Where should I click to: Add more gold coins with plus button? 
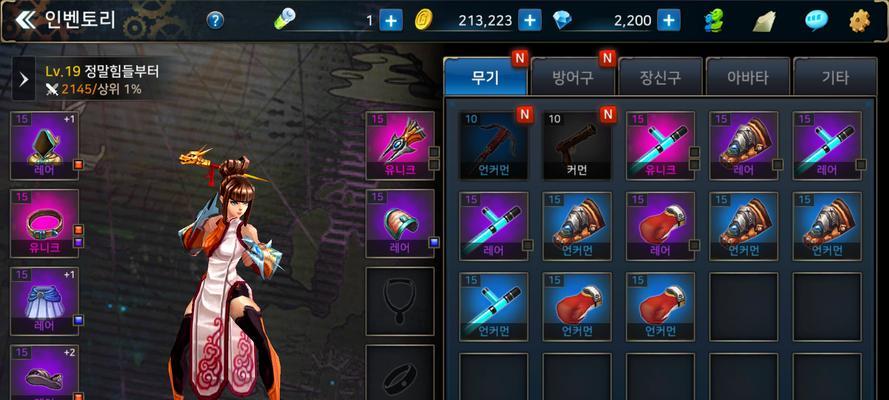[531, 20]
